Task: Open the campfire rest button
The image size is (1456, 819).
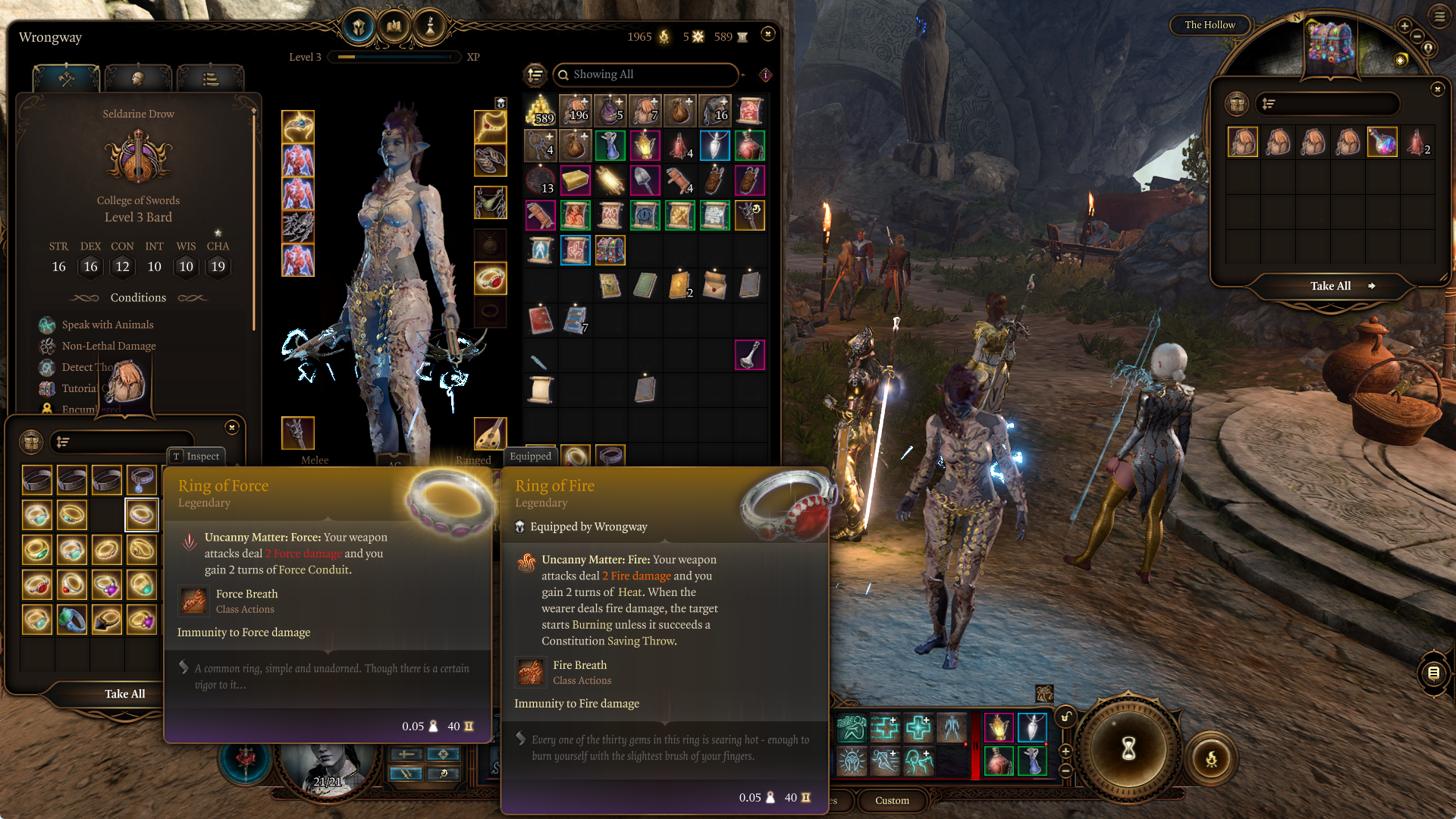Action: point(1211,758)
